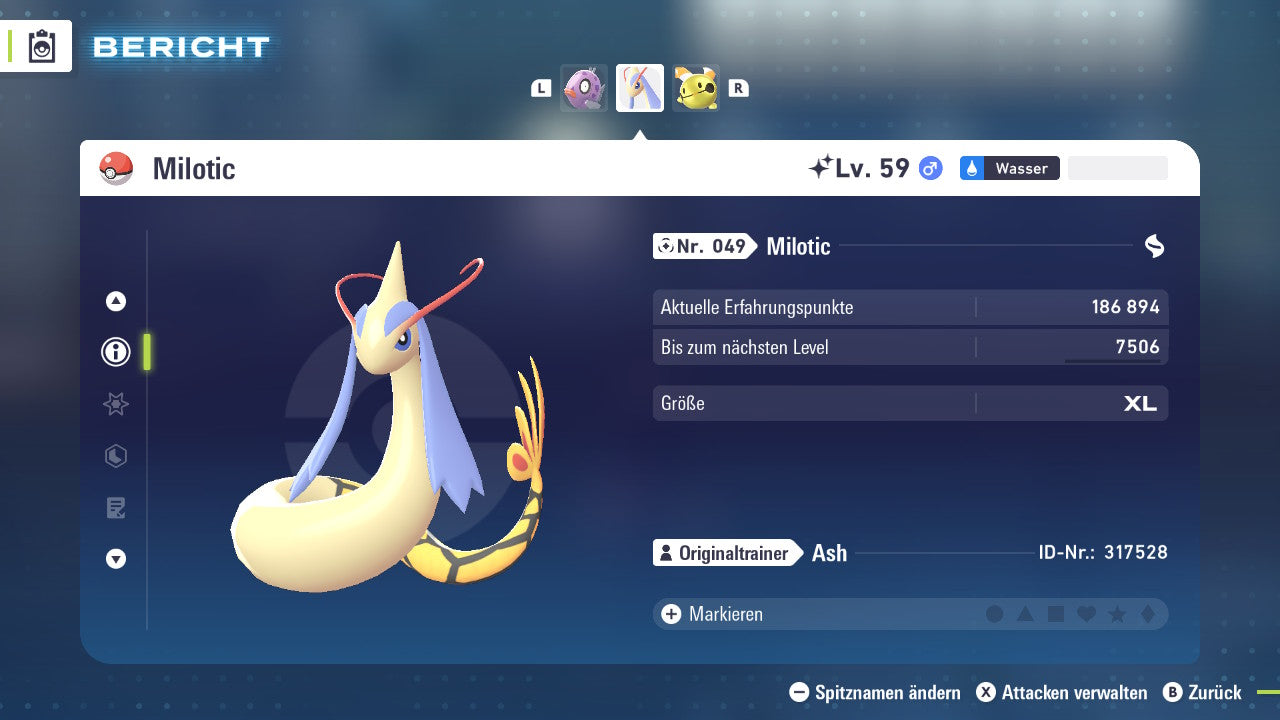The image size is (1280, 720).
Task: Click the up arrow above the sidebar icons
Action: tap(115, 300)
